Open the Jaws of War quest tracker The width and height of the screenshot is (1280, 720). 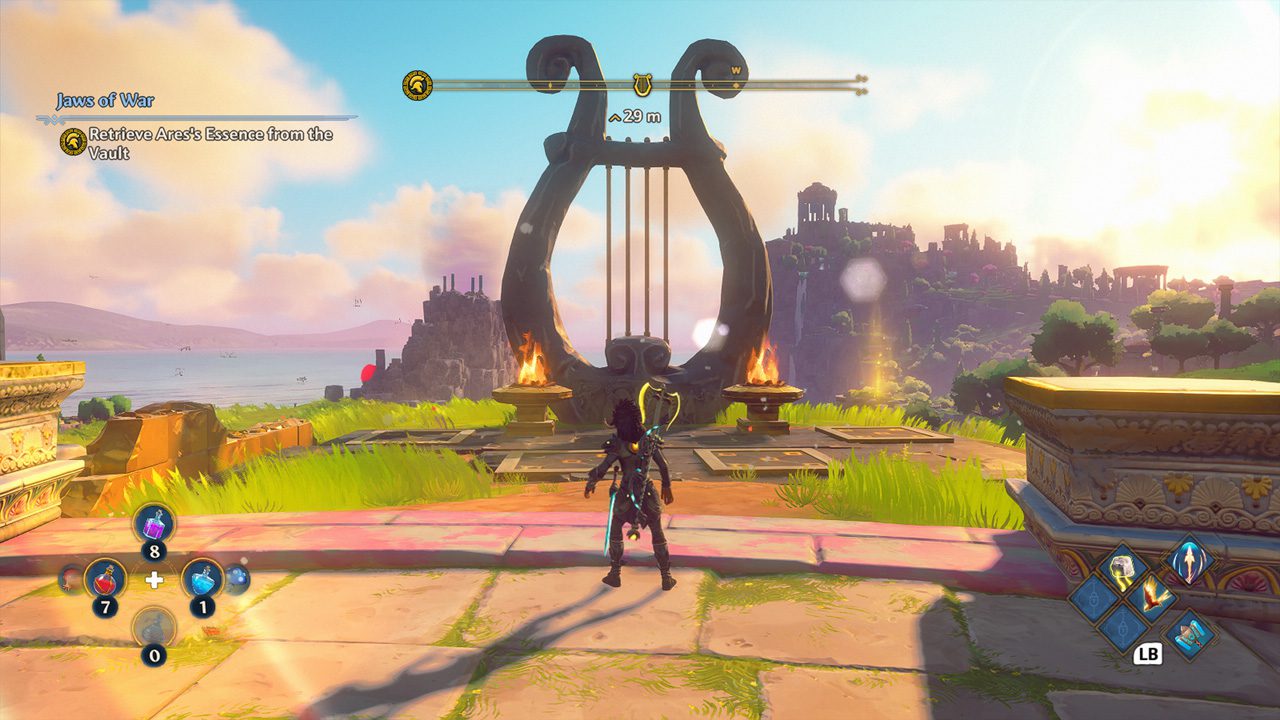coord(105,101)
